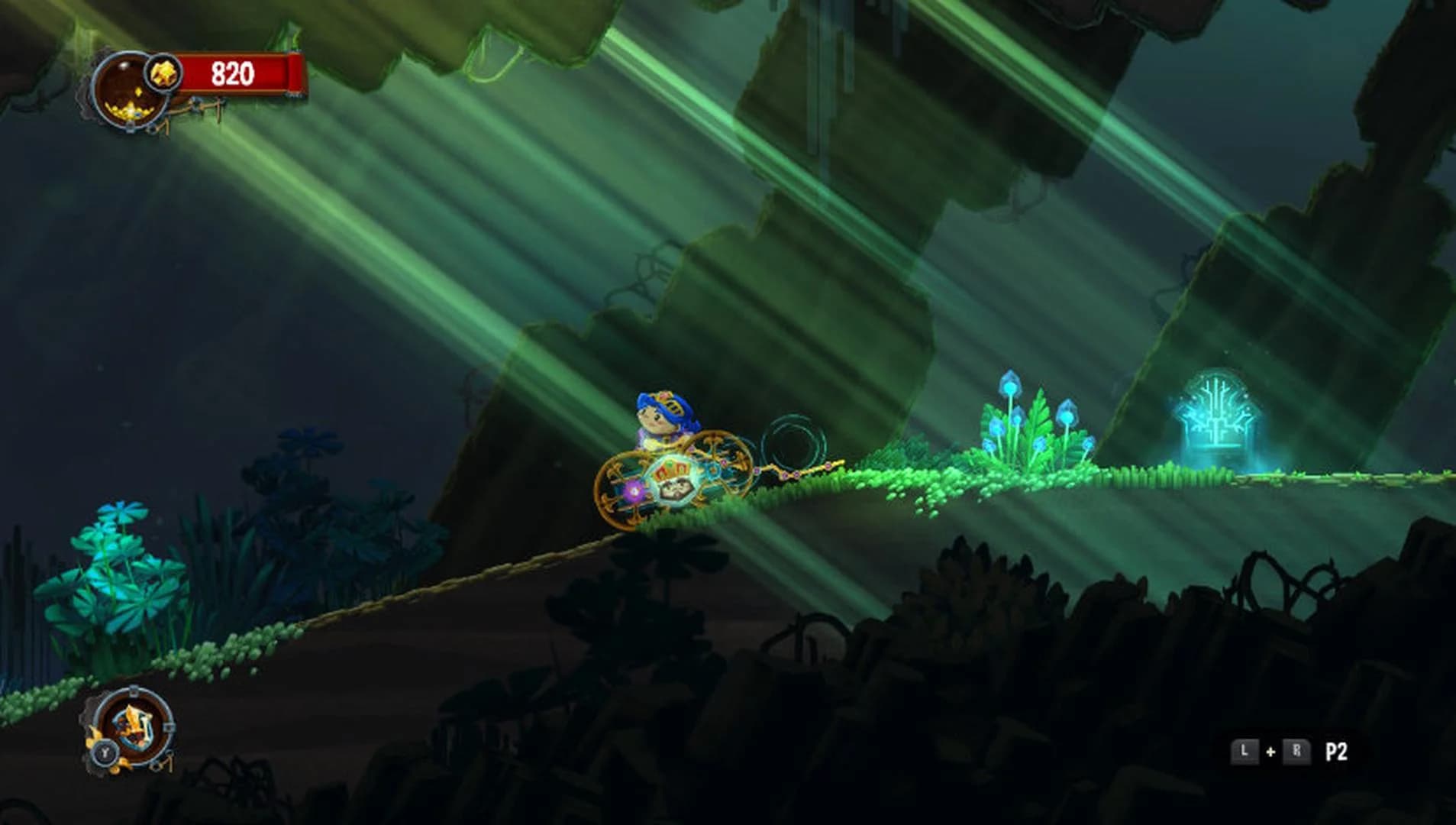1456x825 pixels.
Task: Click the gold nugget icon in the HUD
Action: (x=164, y=72)
